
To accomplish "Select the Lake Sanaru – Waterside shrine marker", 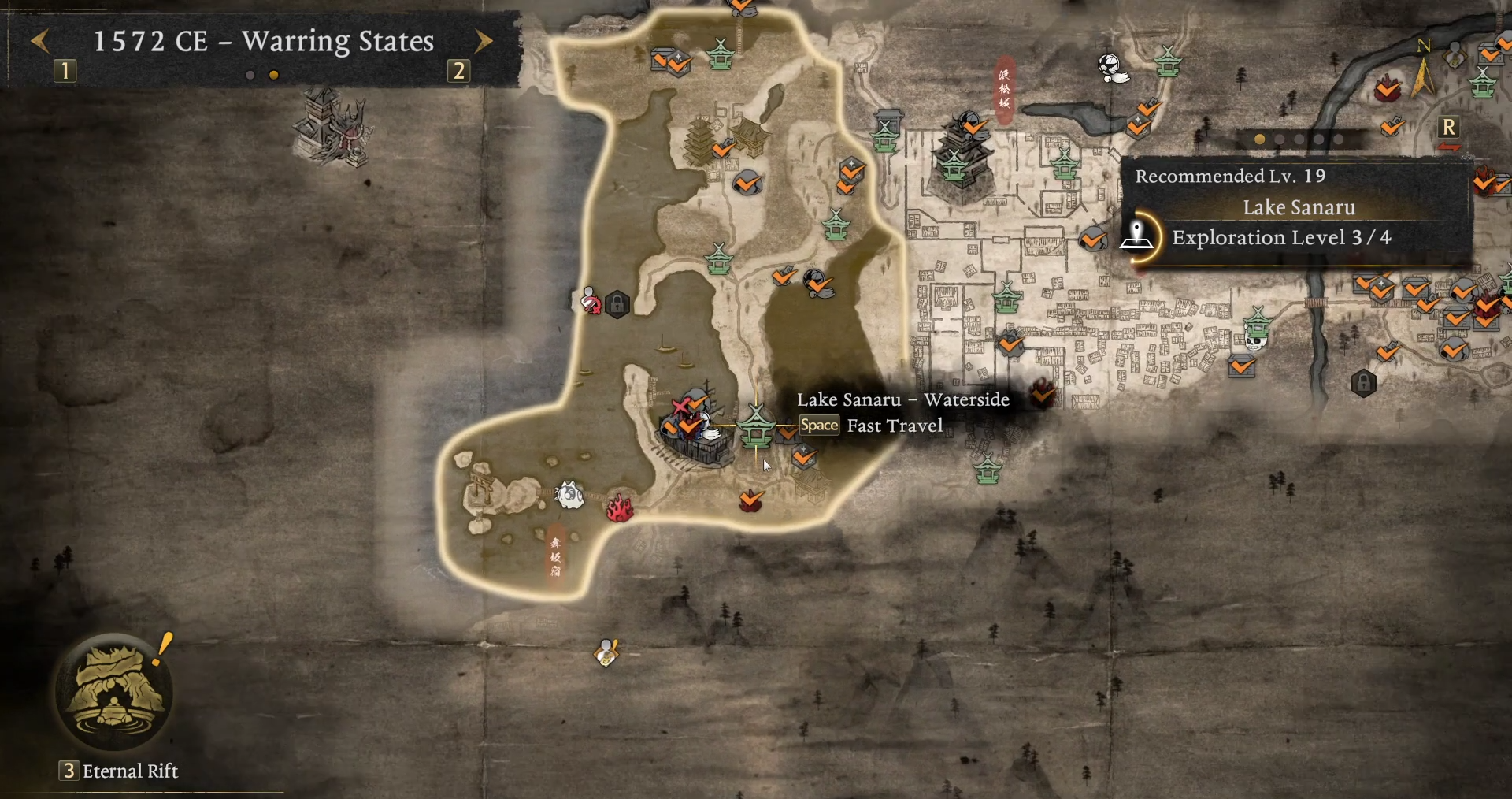I will pyautogui.click(x=756, y=426).
